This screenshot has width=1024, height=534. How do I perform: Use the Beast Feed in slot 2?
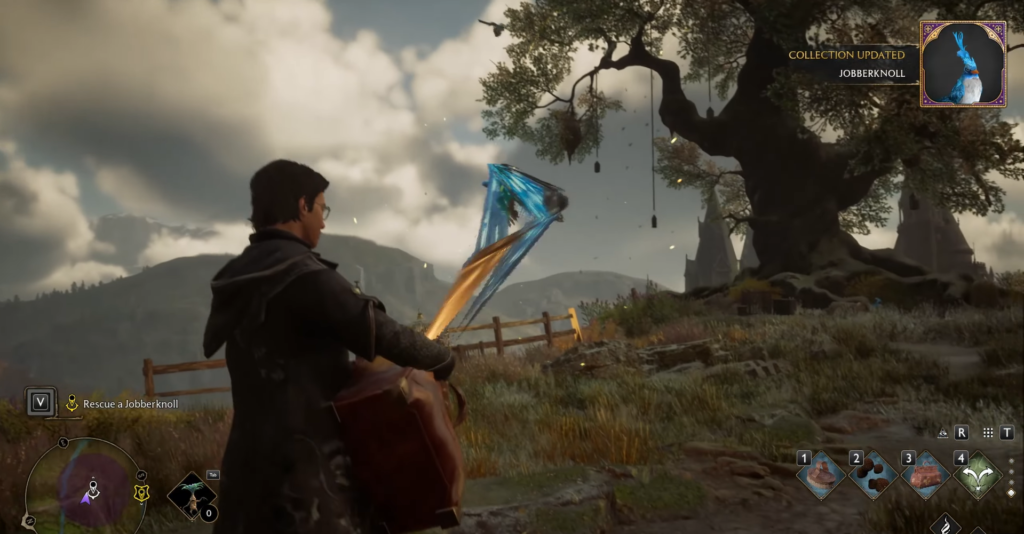click(874, 475)
